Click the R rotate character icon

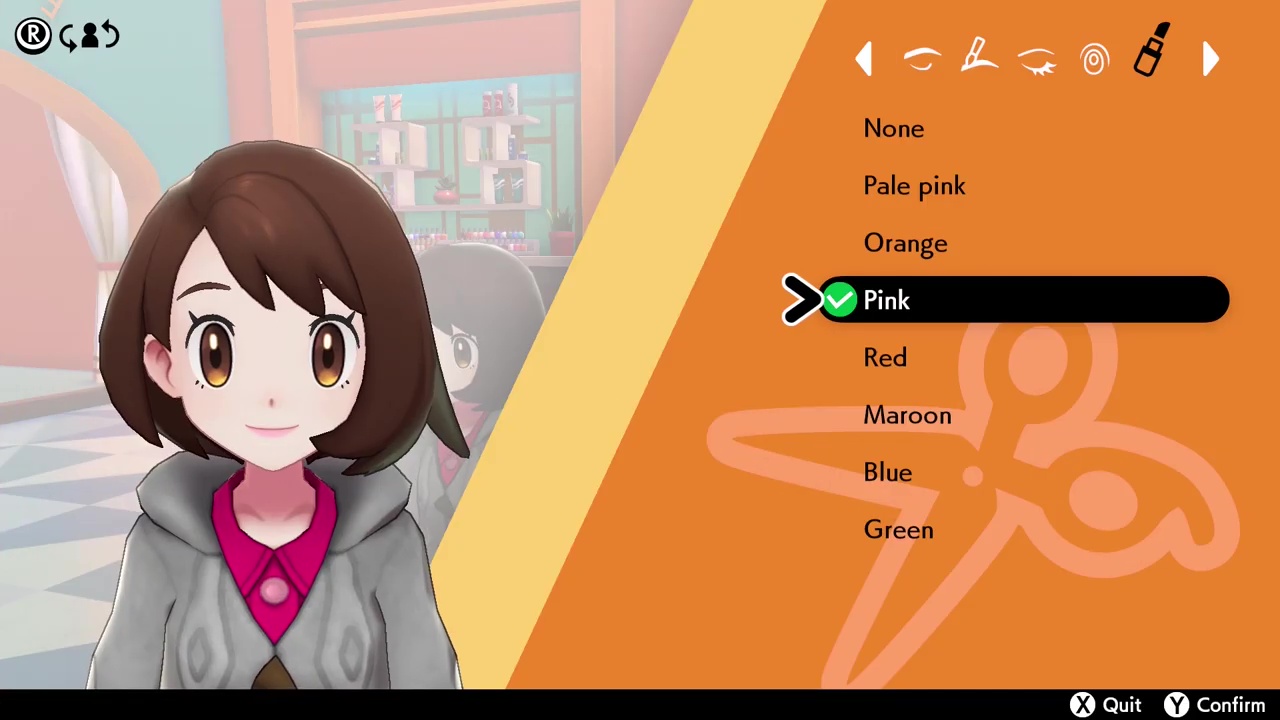click(x=32, y=35)
